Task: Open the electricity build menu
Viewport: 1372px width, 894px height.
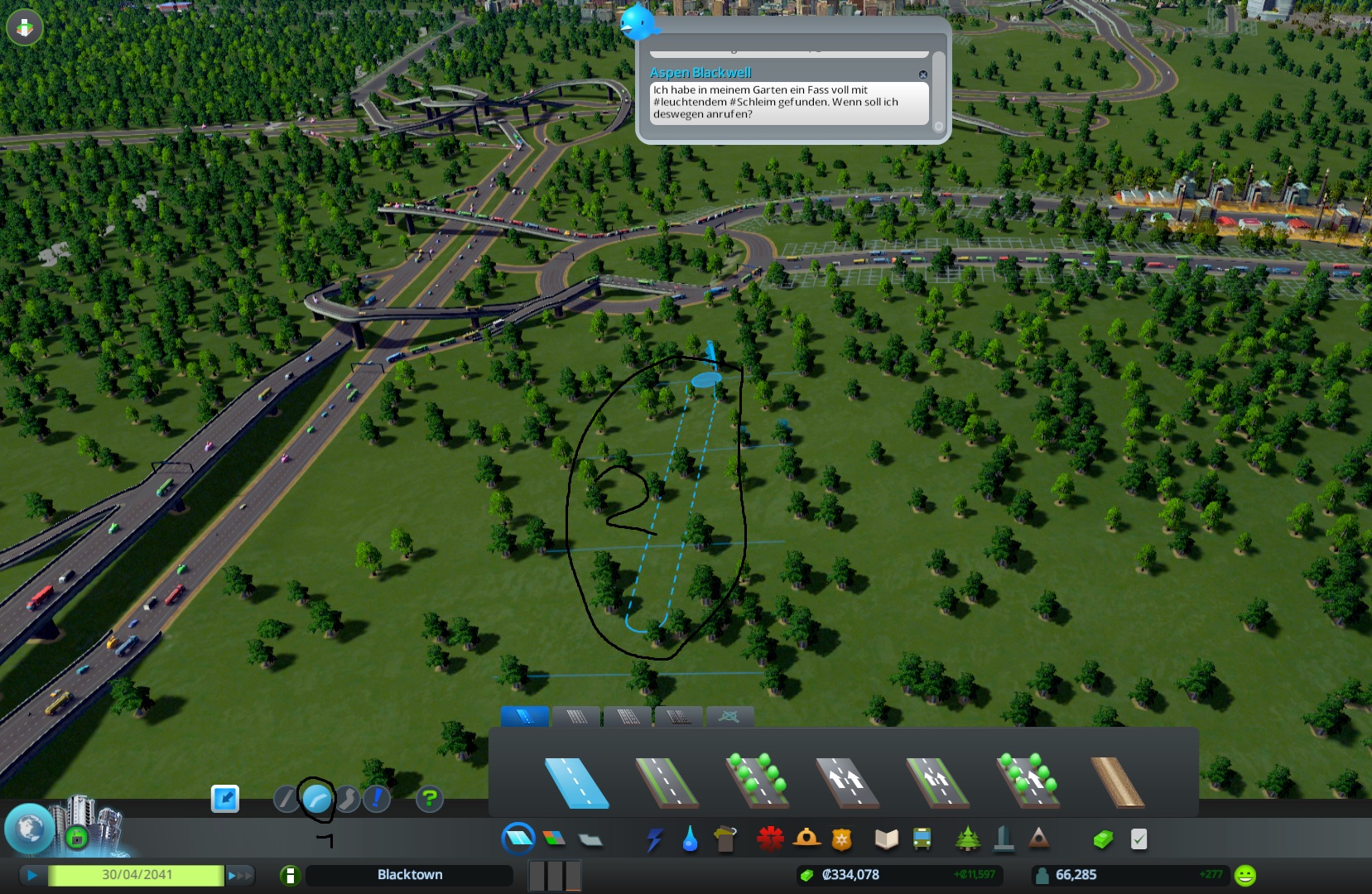Action: 654,839
